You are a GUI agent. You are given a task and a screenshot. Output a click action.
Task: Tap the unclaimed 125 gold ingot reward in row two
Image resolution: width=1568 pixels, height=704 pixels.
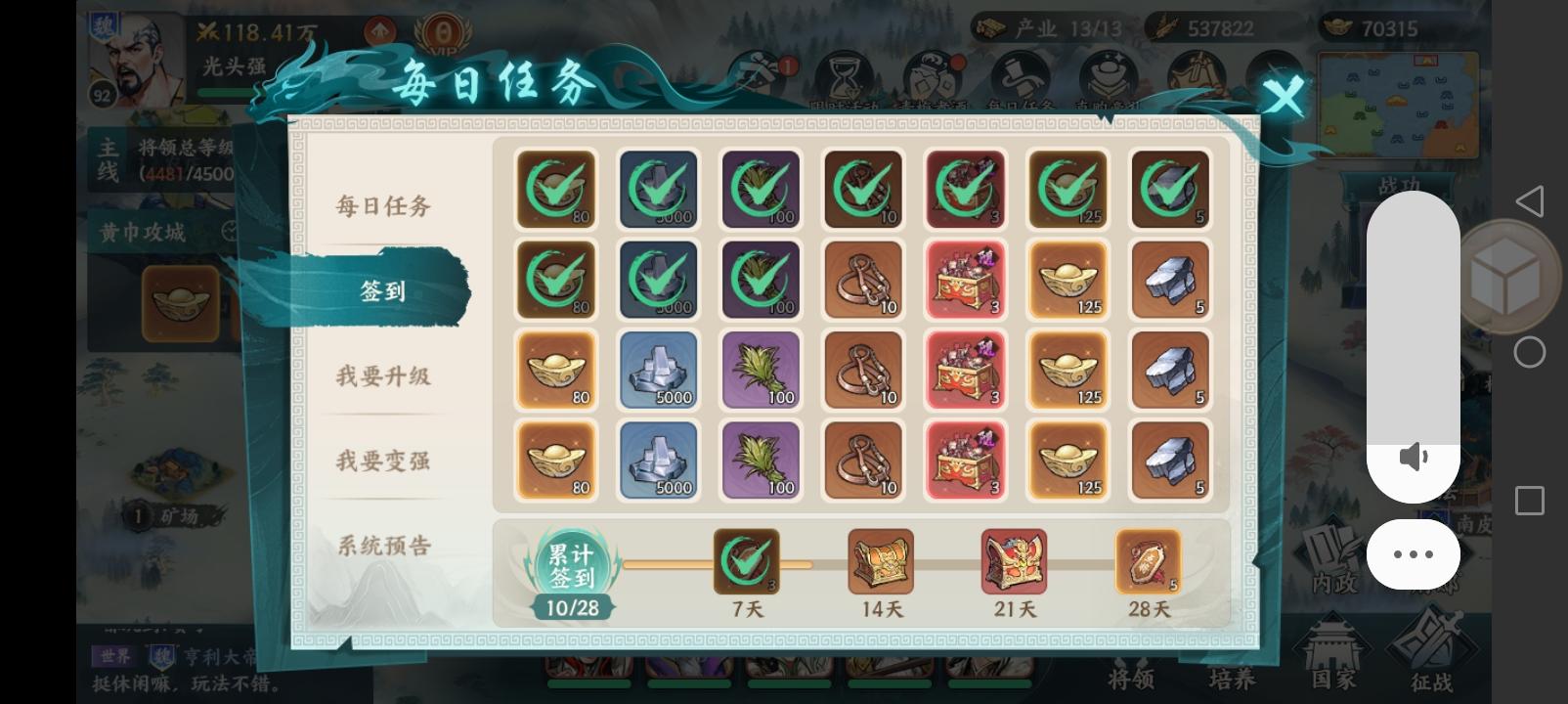tap(1067, 281)
